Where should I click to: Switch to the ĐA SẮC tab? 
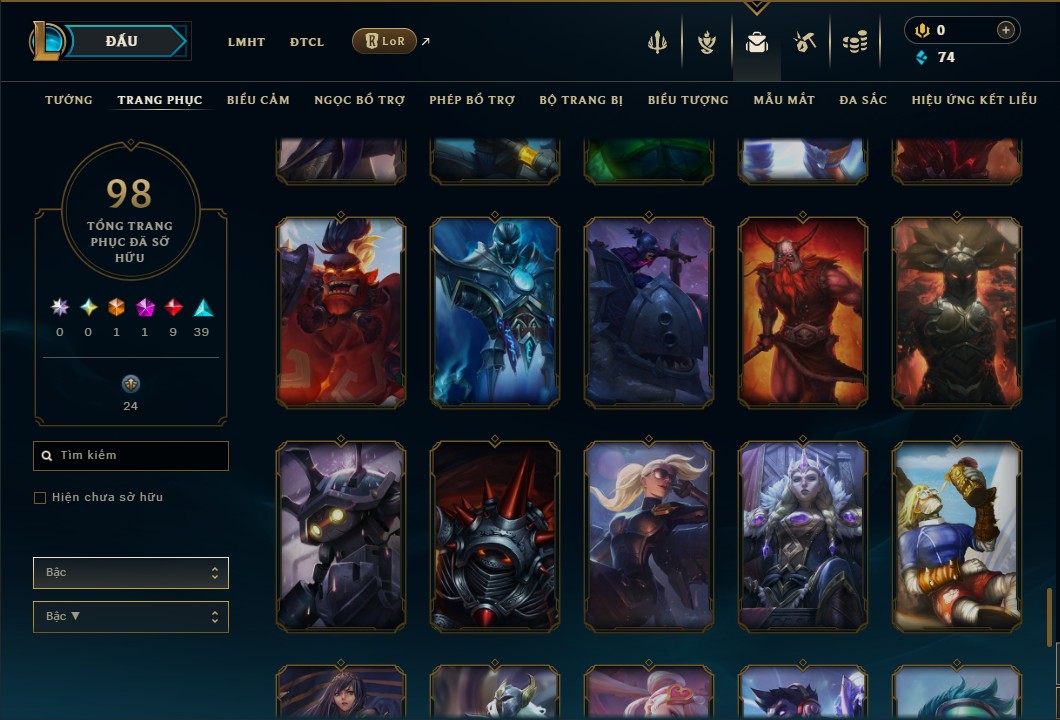(863, 100)
